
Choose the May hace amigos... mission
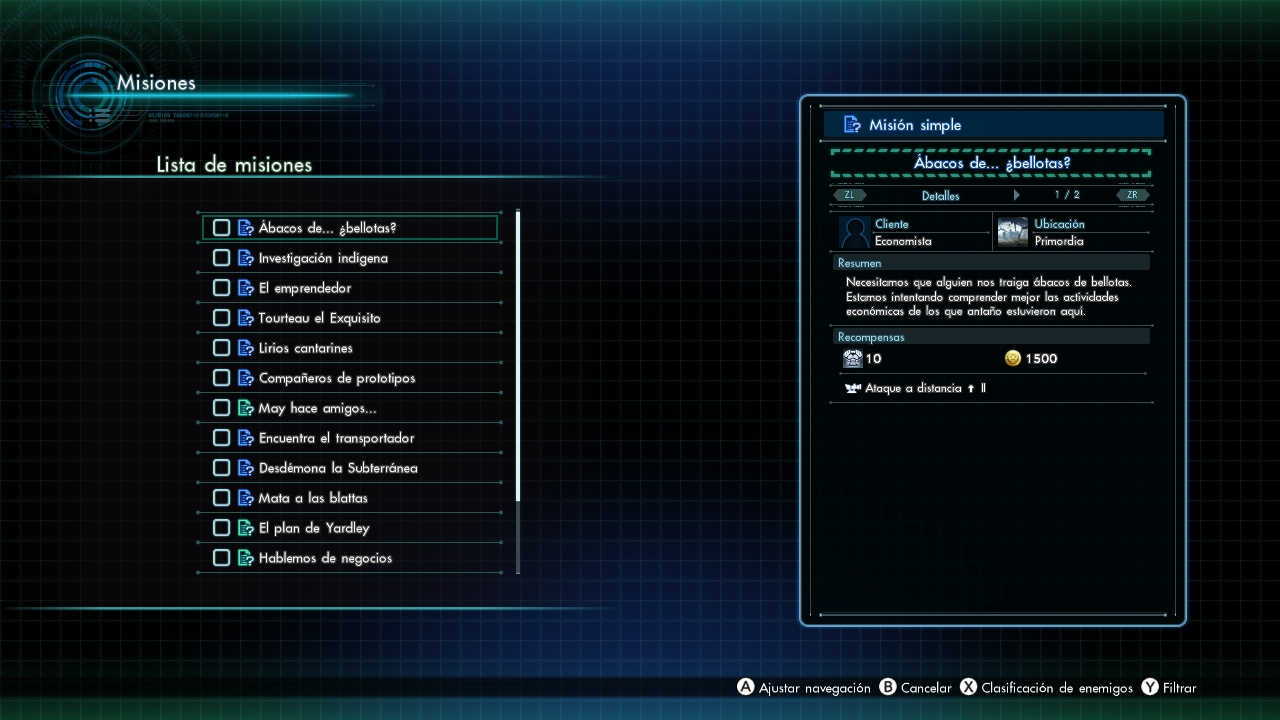tap(317, 408)
